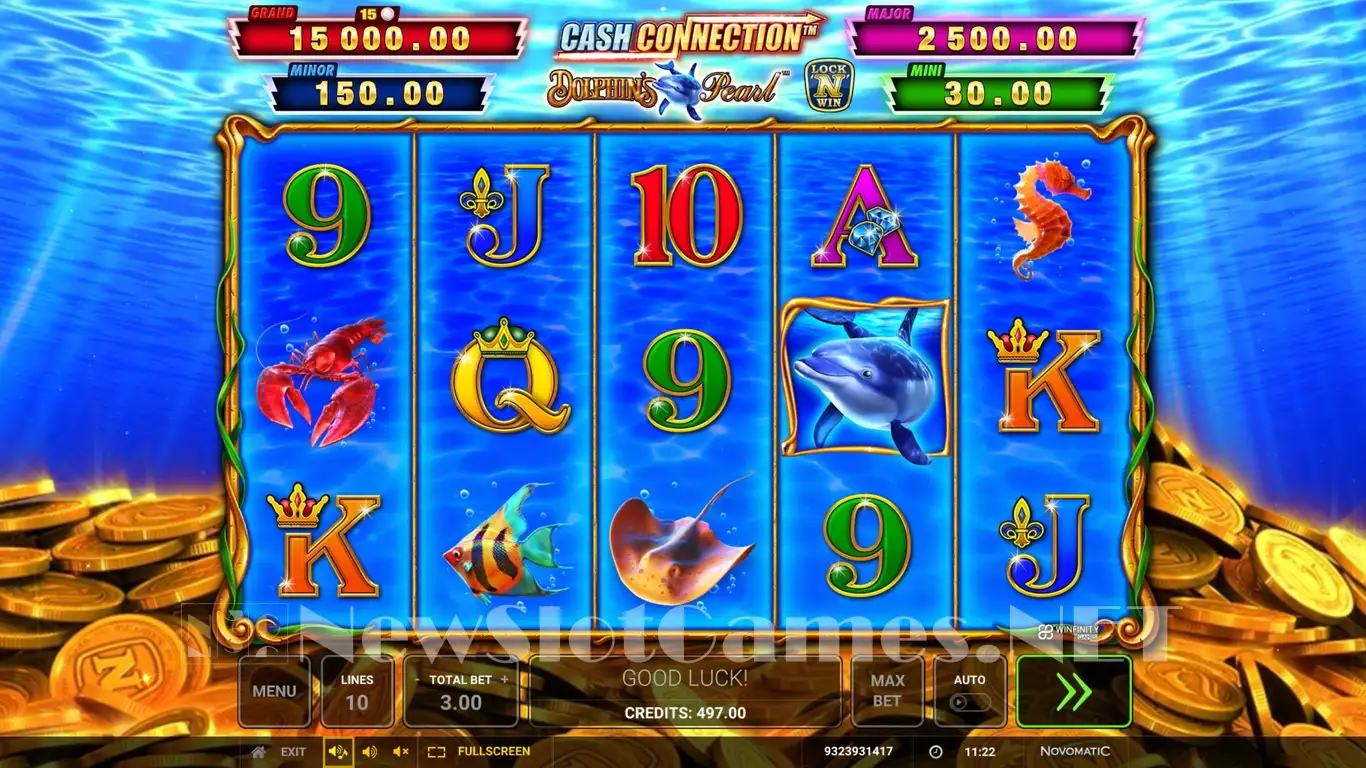Set the wager with Max Bet

point(887,691)
